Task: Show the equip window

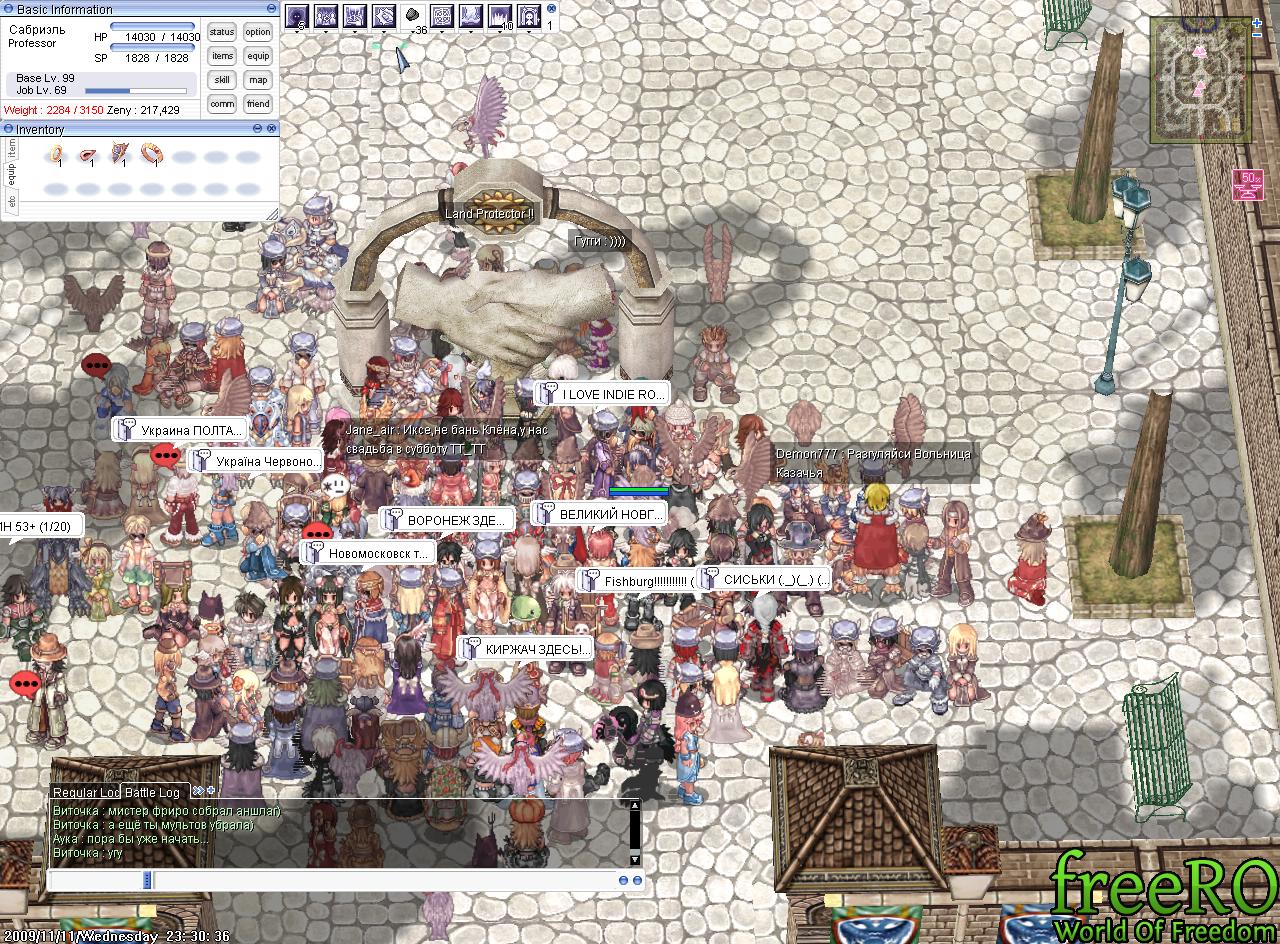Action: [x=258, y=56]
